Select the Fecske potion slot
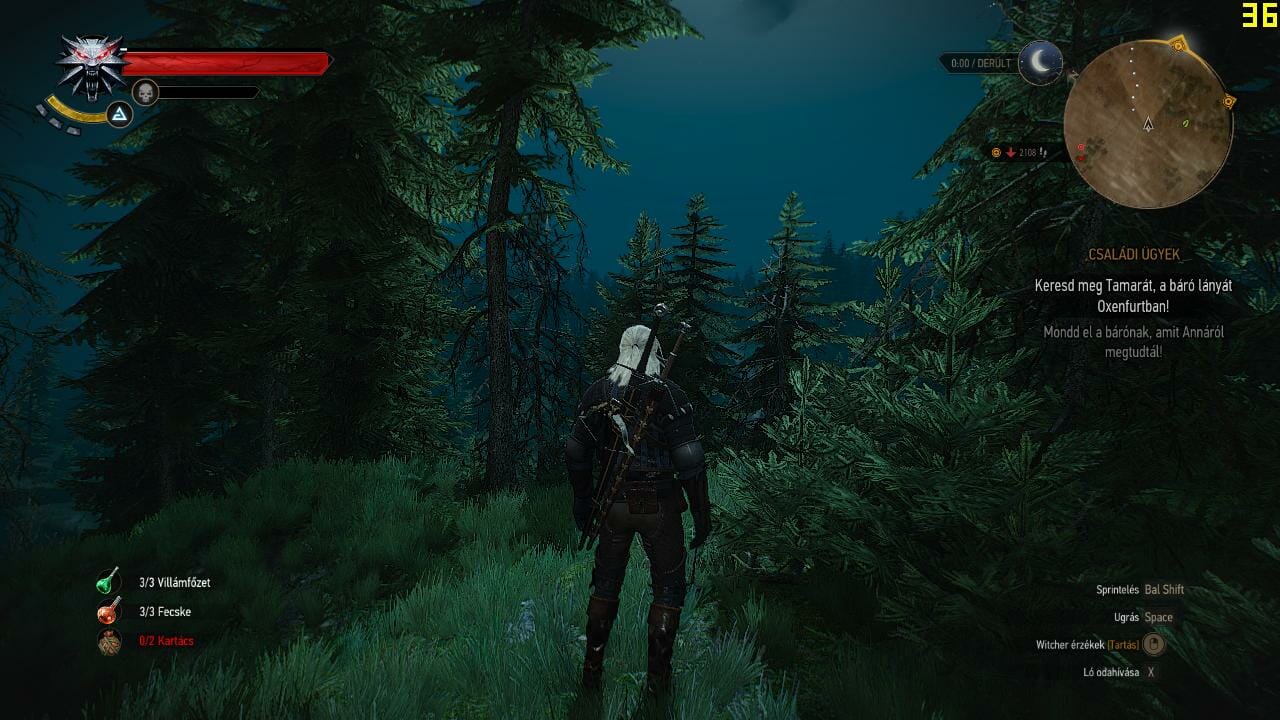Image resolution: width=1280 pixels, height=720 pixels. pyautogui.click(x=109, y=611)
